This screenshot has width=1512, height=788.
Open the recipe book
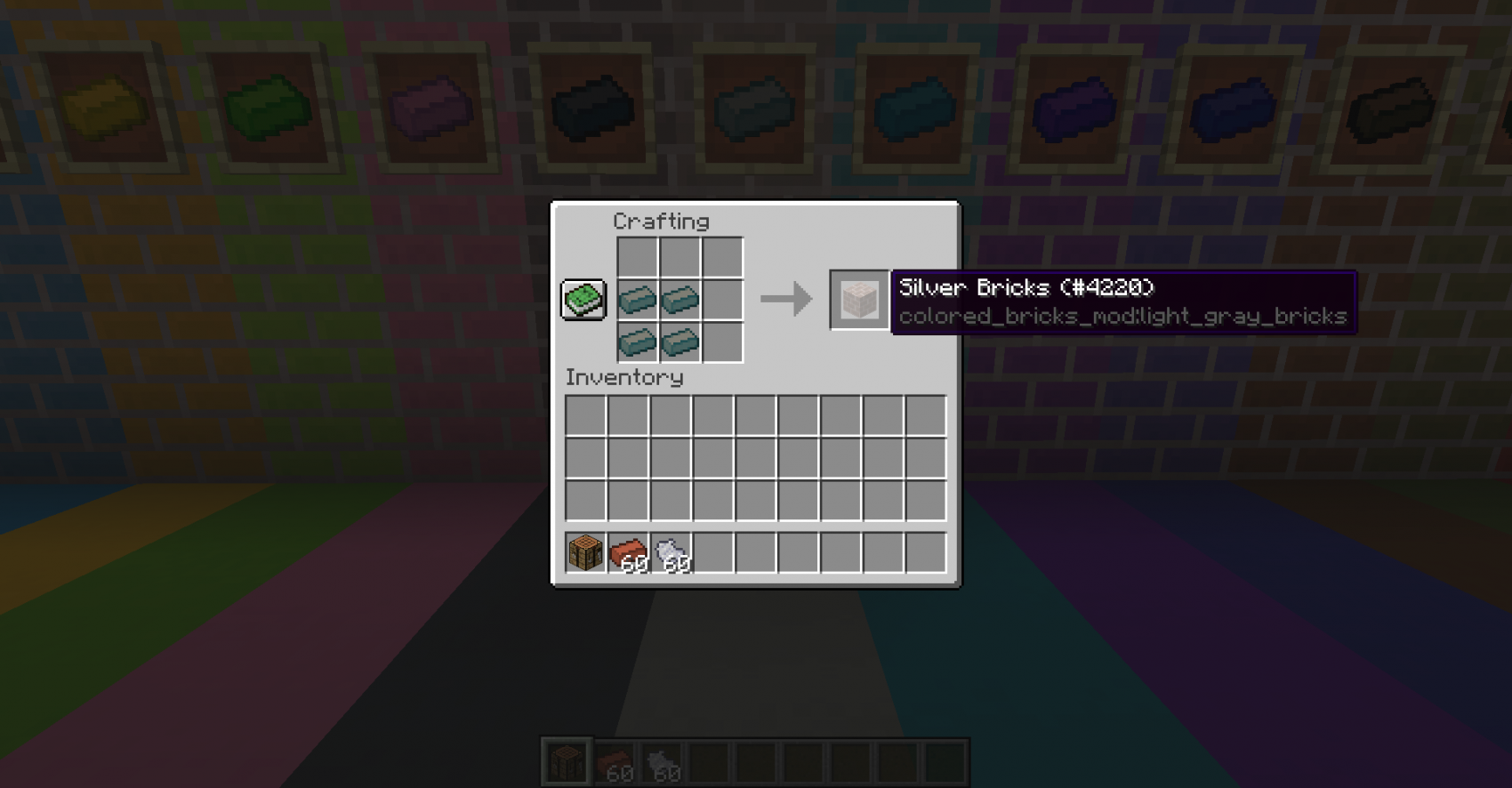coord(583,302)
